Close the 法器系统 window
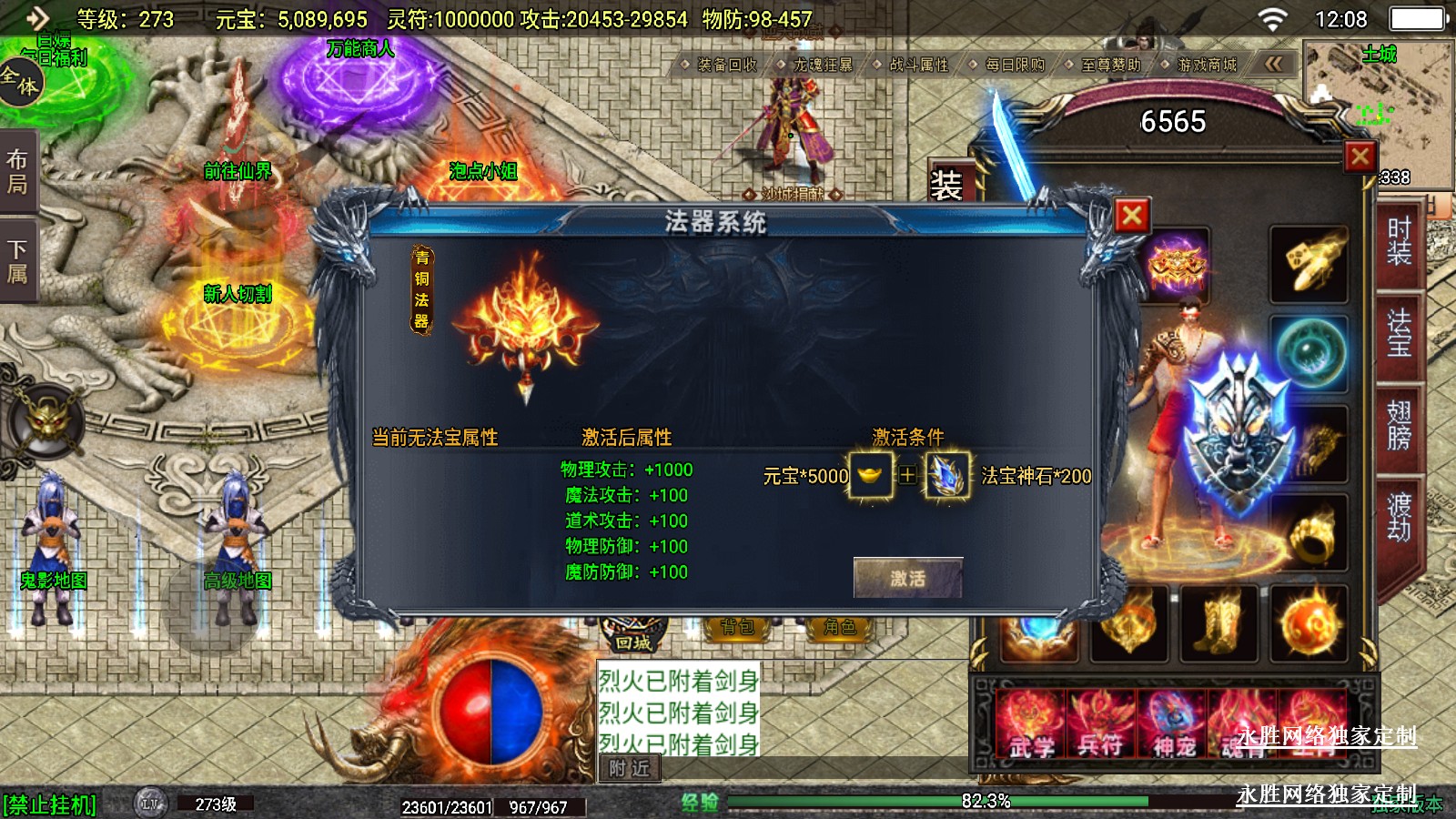Viewport: 1456px width, 819px height. pyautogui.click(x=1132, y=216)
